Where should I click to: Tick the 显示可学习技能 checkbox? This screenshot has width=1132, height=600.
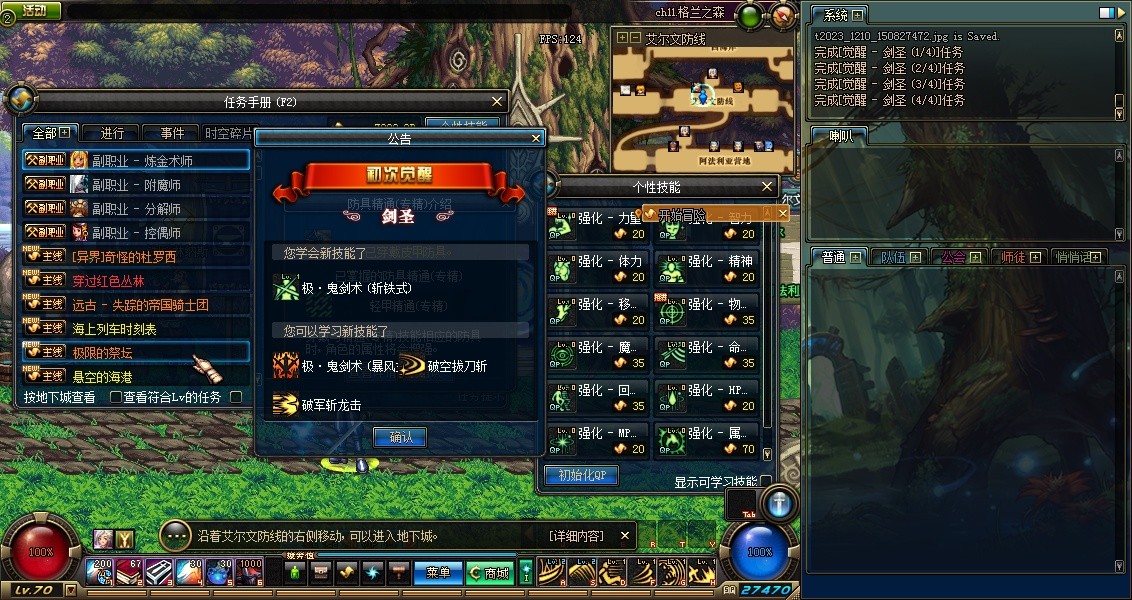(766, 482)
